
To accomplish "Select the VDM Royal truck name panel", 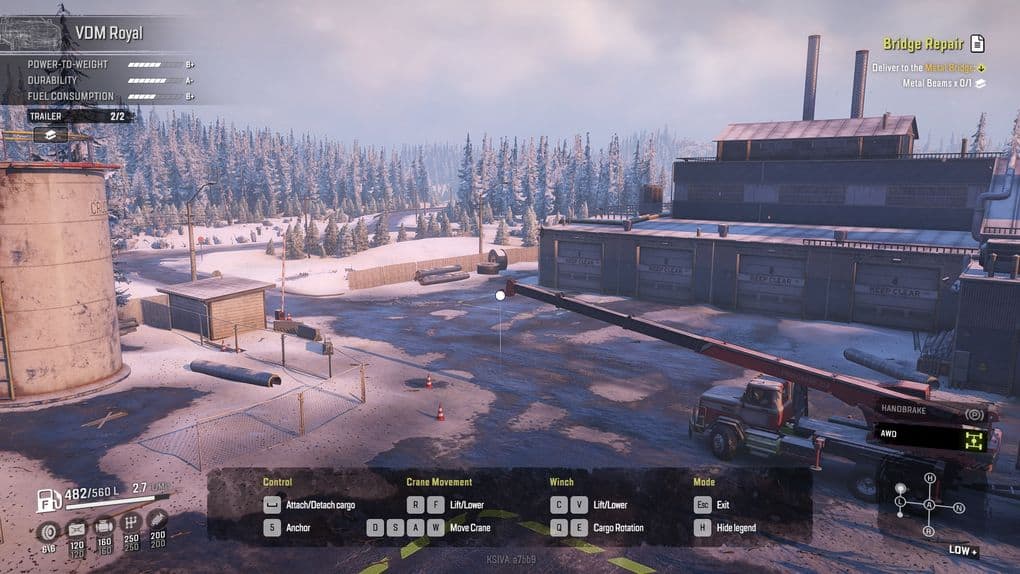I will [x=108, y=33].
